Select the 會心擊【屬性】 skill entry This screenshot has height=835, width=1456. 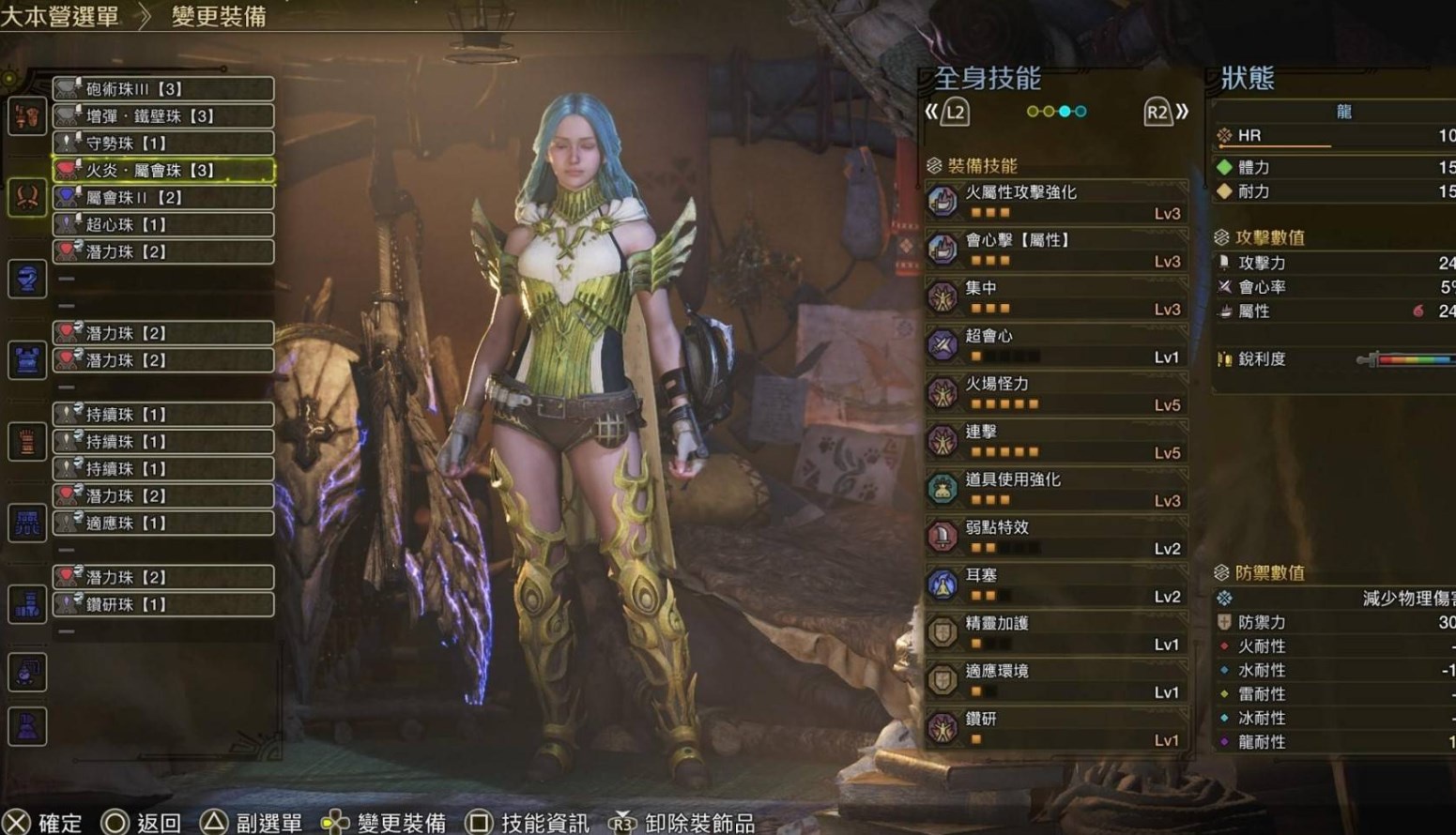coord(1057,249)
